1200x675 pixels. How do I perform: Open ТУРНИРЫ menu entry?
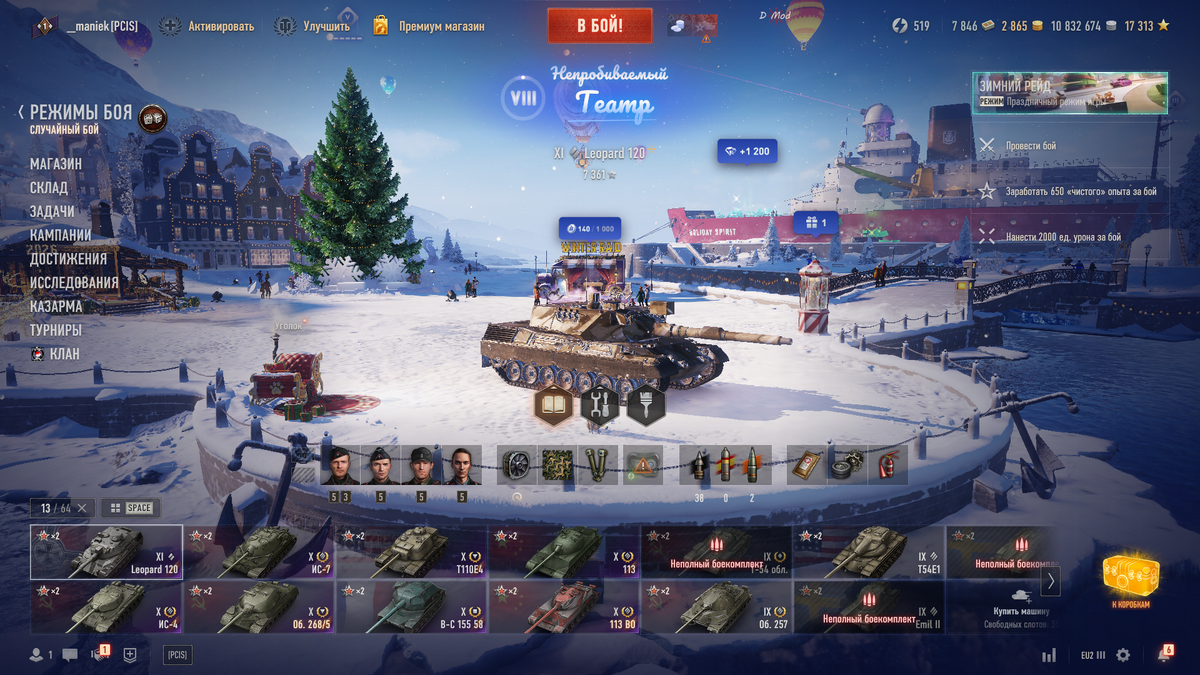[56, 330]
